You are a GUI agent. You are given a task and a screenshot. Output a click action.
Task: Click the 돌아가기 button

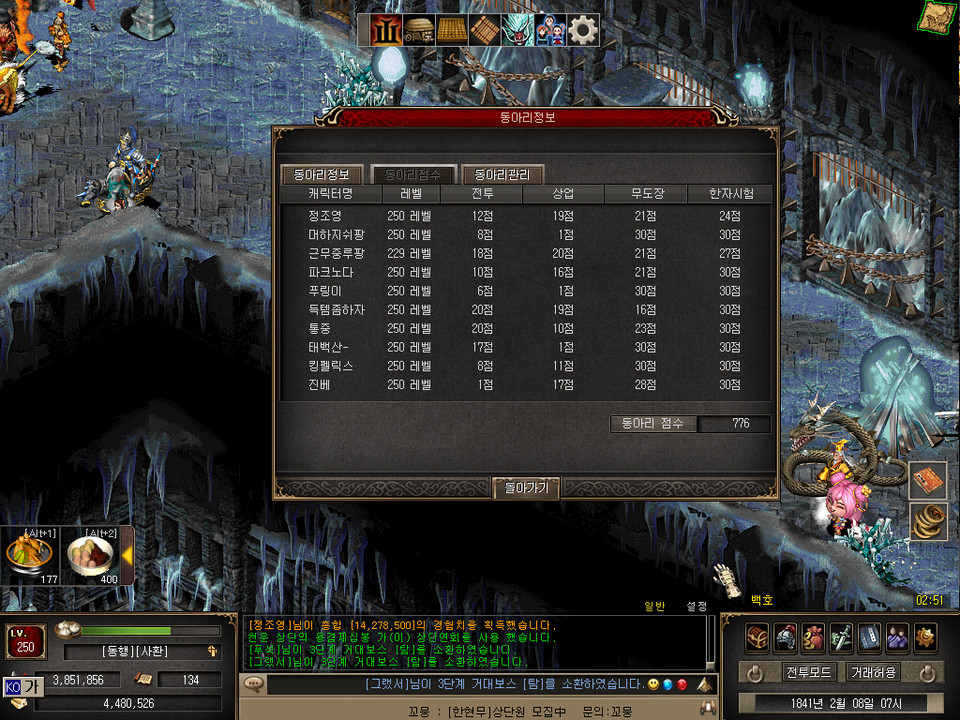pos(526,487)
